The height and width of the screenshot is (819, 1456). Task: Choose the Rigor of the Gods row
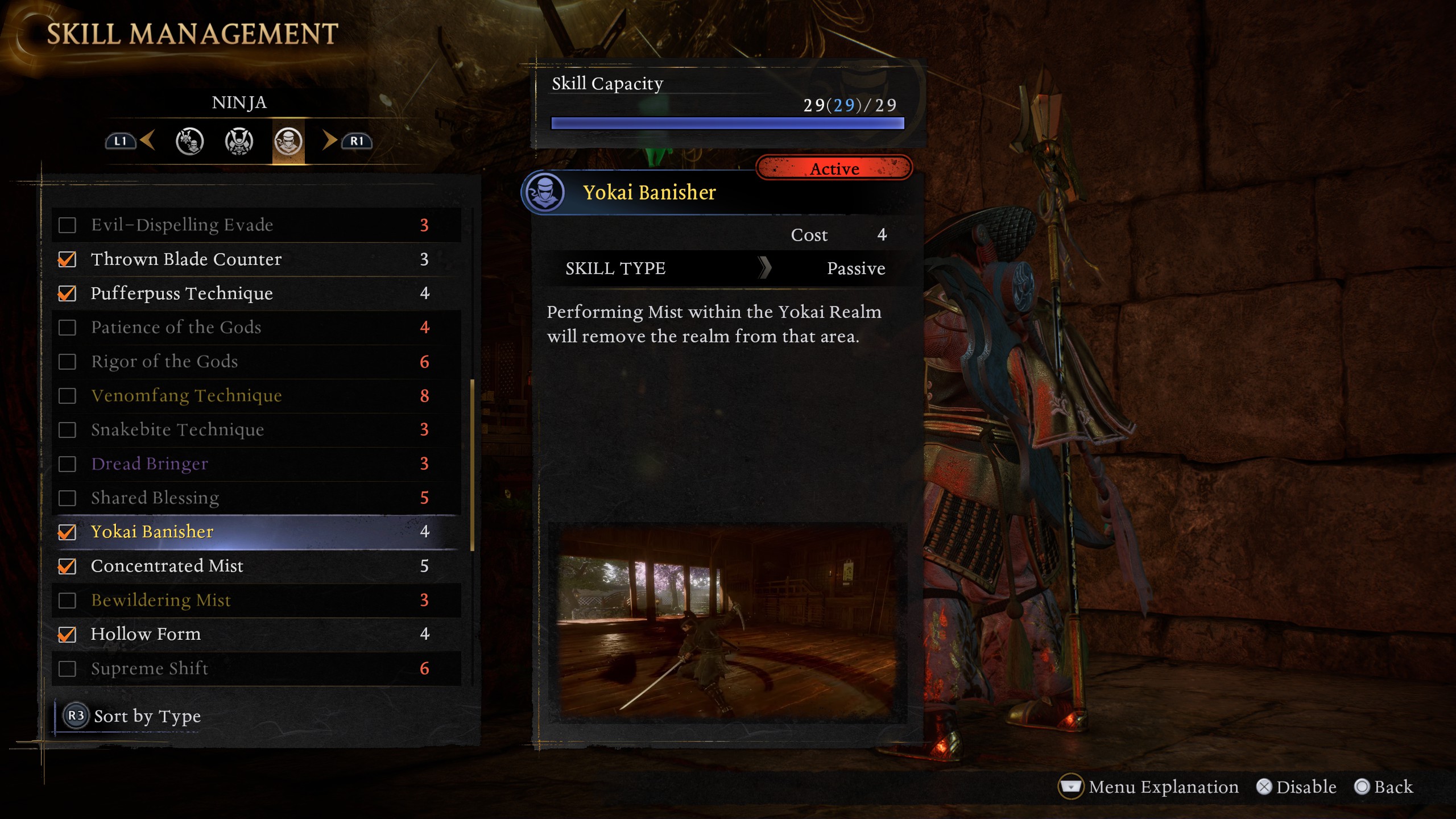click(256, 362)
